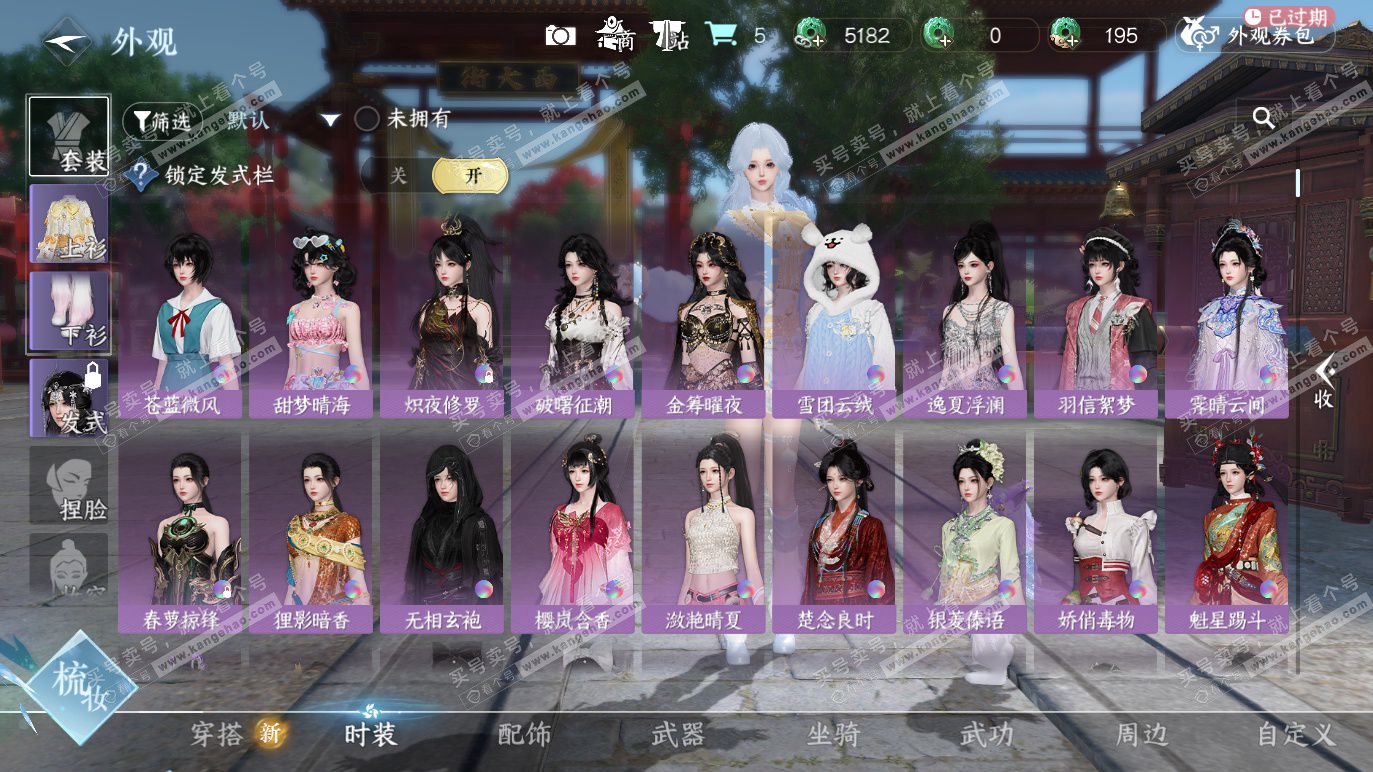The width and height of the screenshot is (1373, 772).
Task: Open the 捏脸 face customization category
Action: point(69,485)
